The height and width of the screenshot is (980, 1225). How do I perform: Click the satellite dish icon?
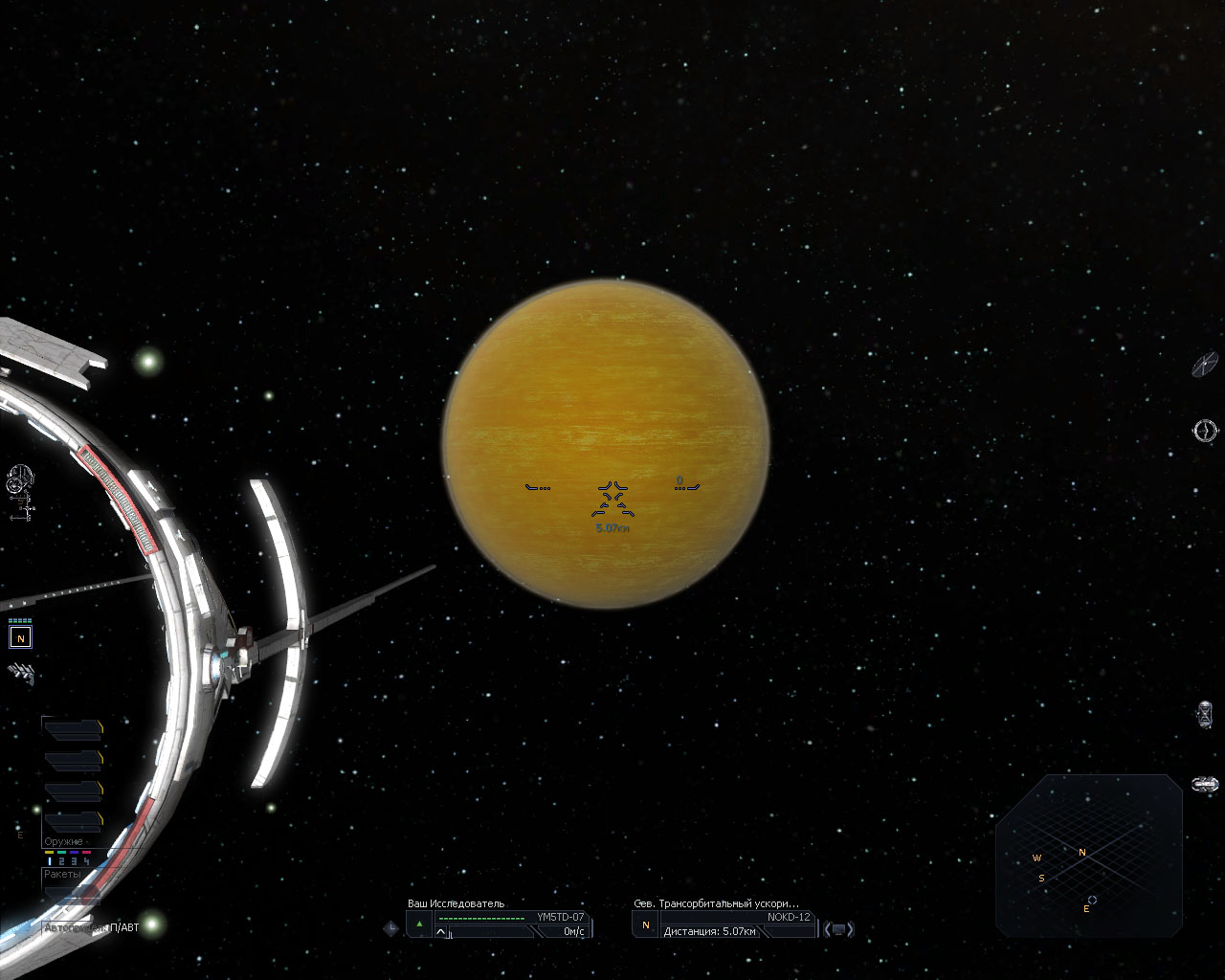pos(1204,364)
